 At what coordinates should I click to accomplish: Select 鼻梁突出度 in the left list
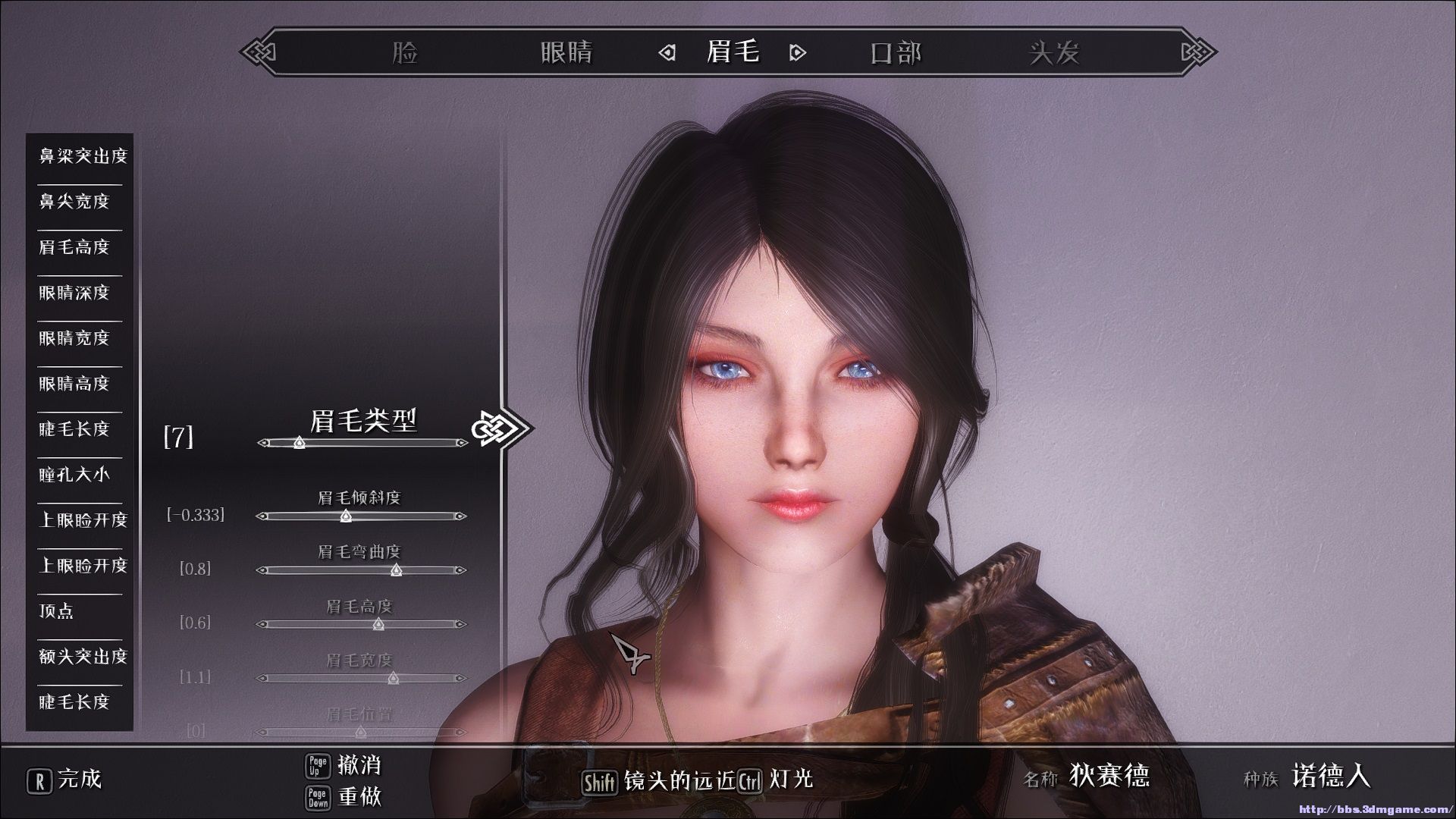coord(83,156)
